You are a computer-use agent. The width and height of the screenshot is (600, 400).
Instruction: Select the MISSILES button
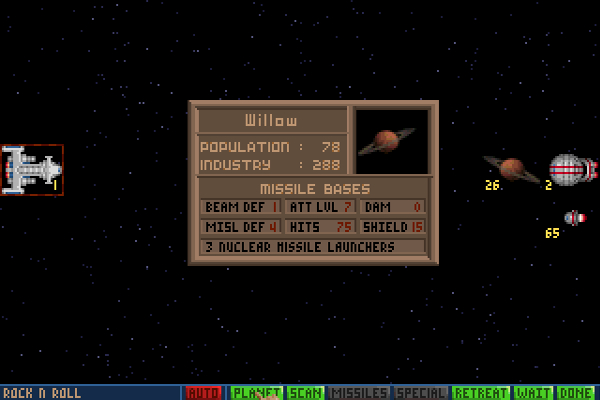pos(358,393)
